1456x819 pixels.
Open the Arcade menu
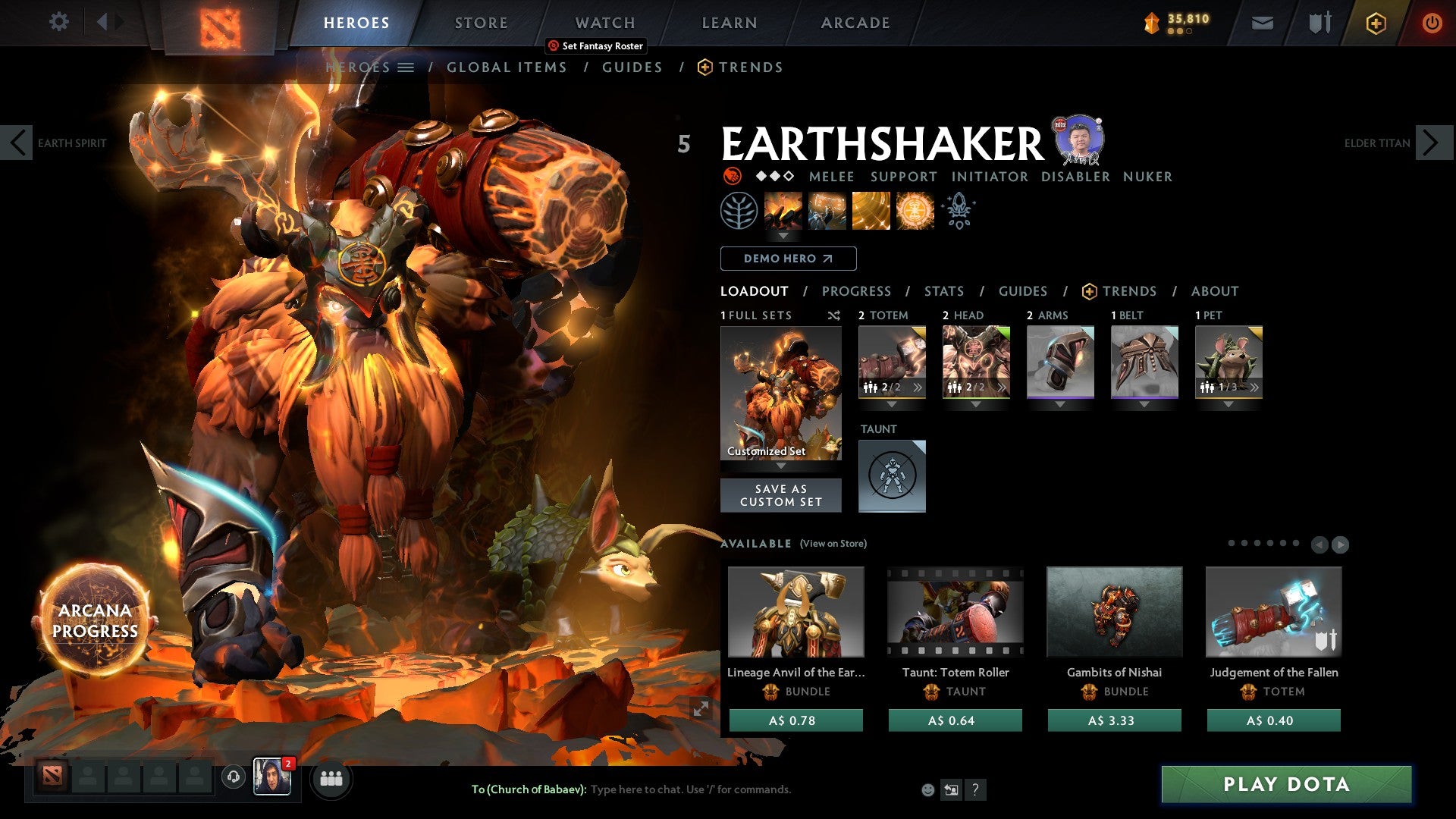pyautogui.click(x=855, y=22)
